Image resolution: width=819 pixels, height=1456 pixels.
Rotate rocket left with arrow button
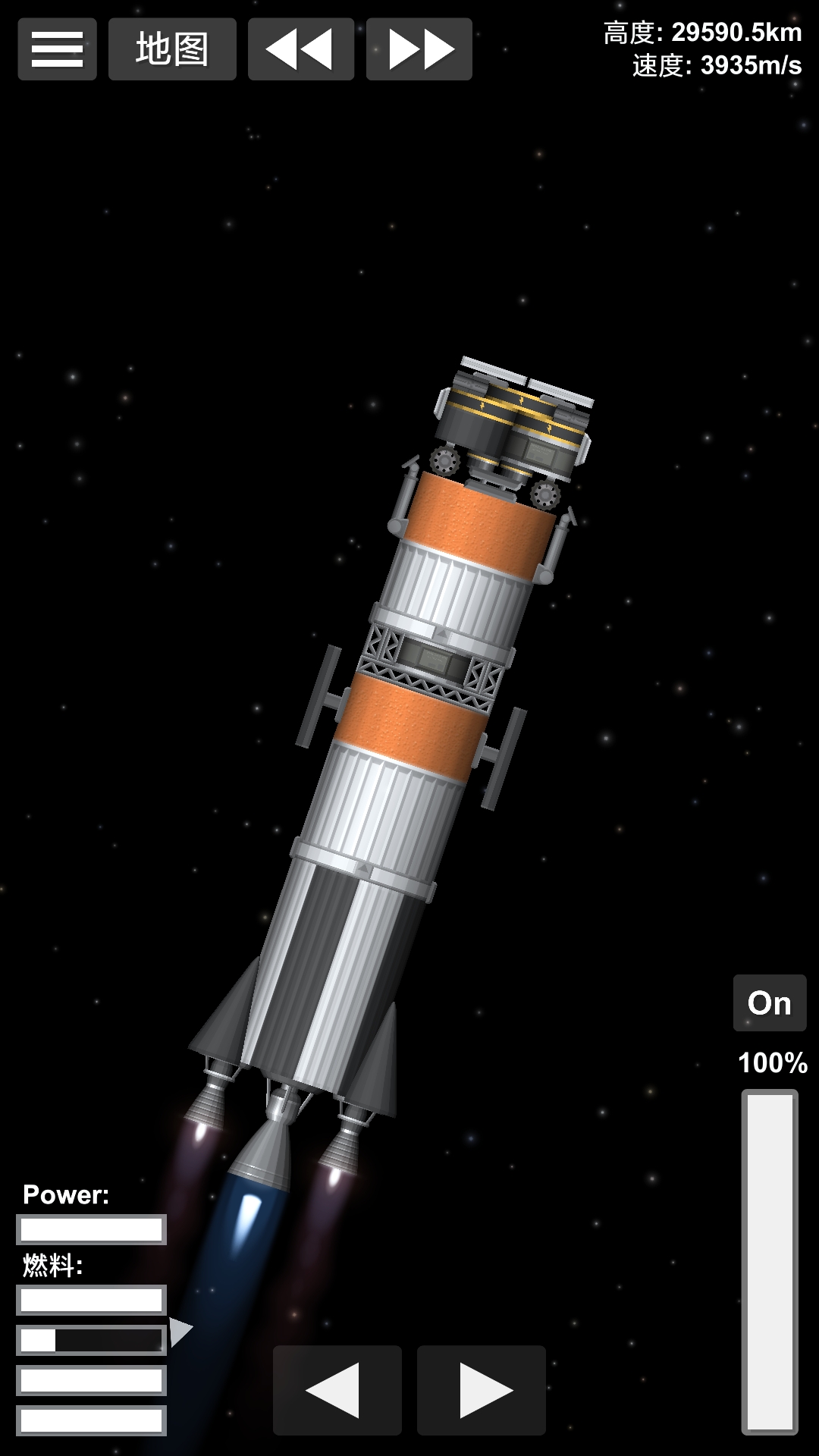pos(337,1390)
